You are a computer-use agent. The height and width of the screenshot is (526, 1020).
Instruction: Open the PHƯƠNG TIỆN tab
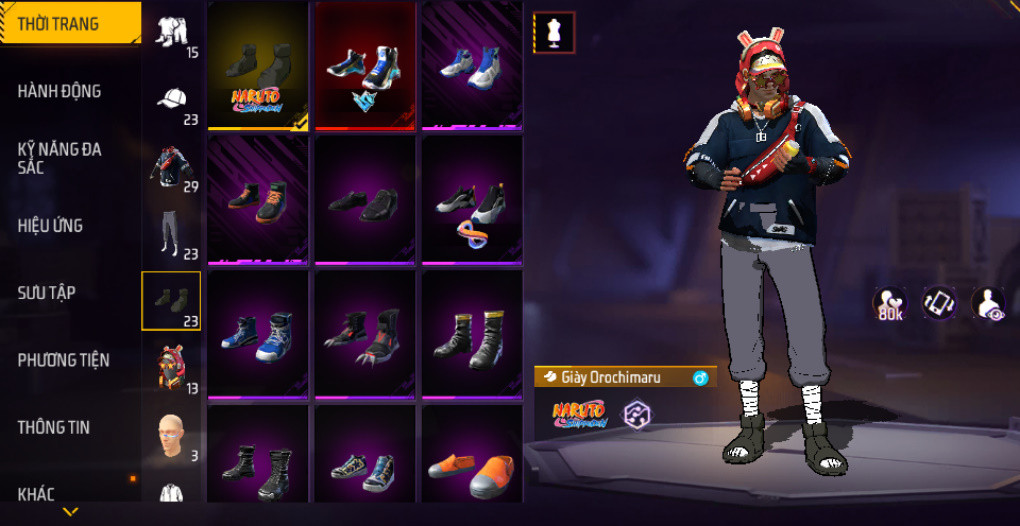(x=63, y=359)
